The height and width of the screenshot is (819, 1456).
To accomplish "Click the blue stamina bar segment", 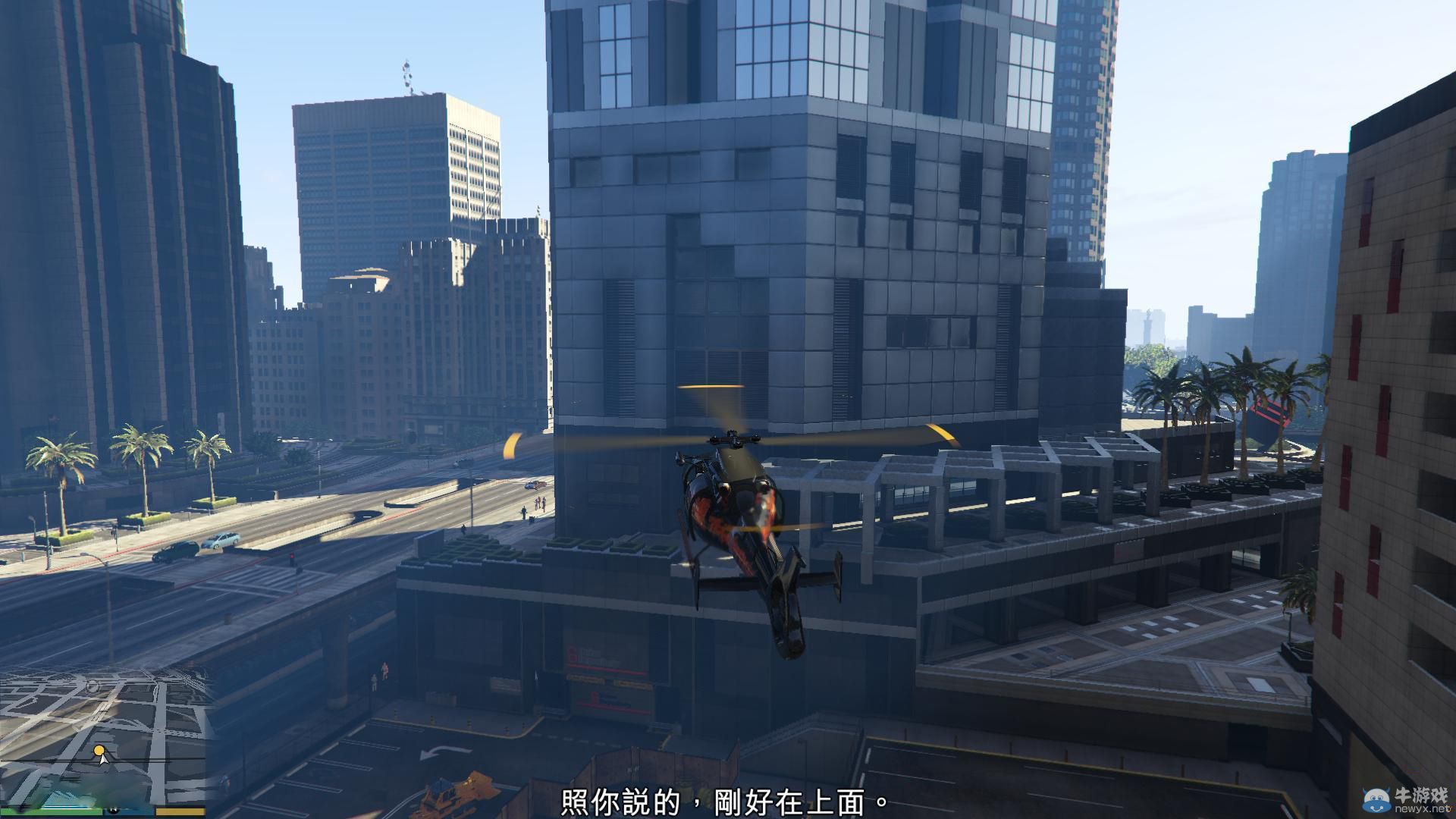I will pyautogui.click(x=127, y=812).
